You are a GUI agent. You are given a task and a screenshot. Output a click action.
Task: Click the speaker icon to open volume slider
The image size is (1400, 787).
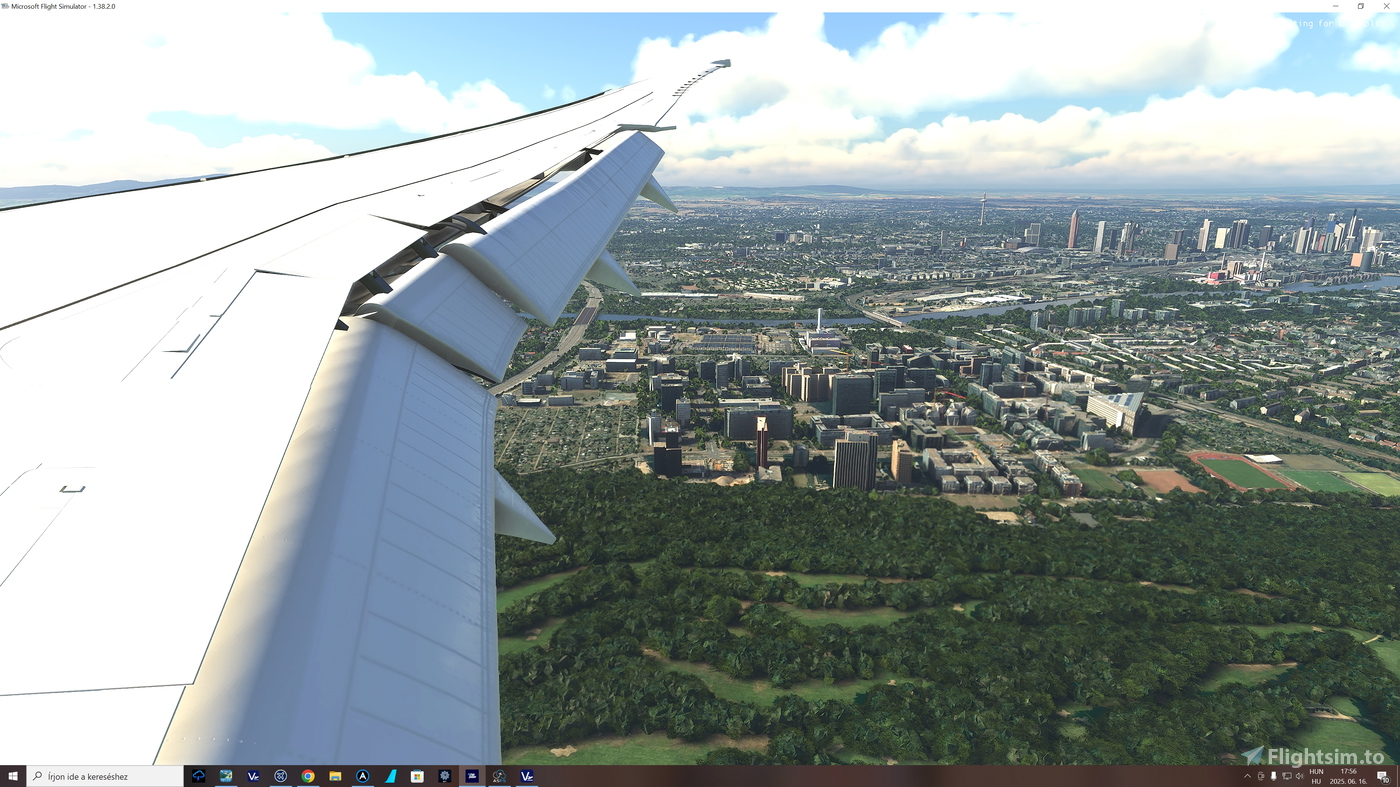pos(1298,775)
